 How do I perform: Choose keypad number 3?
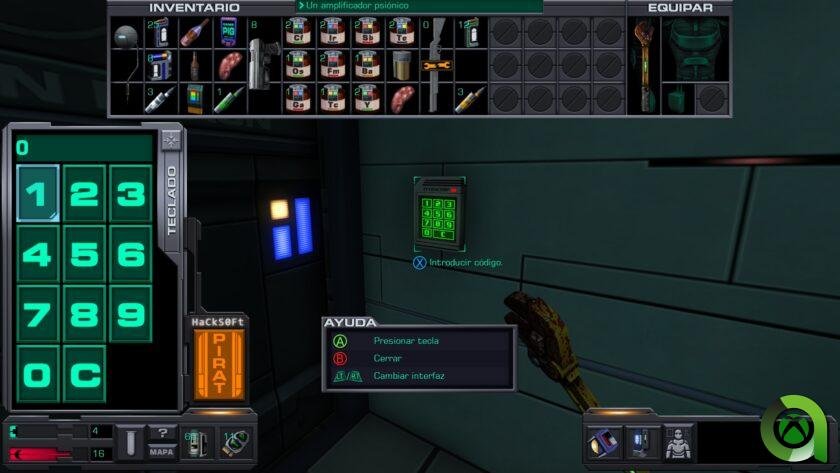(130, 192)
